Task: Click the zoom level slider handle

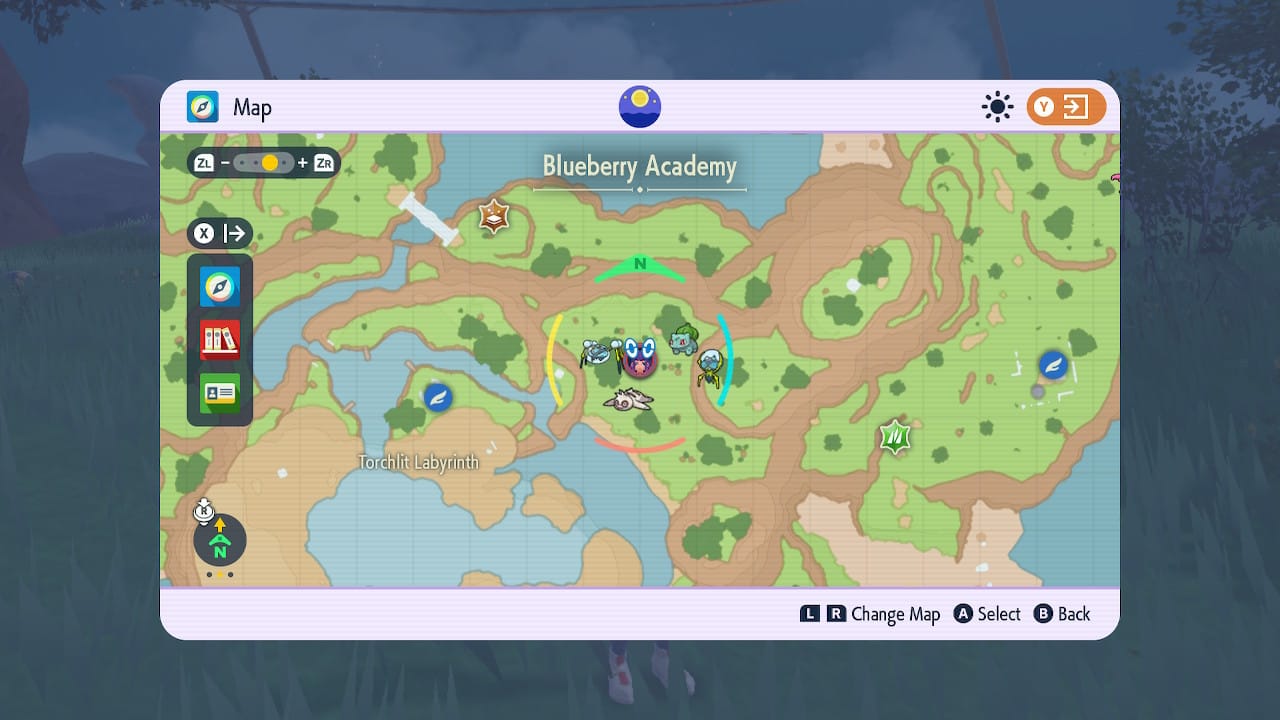Action: click(268, 162)
